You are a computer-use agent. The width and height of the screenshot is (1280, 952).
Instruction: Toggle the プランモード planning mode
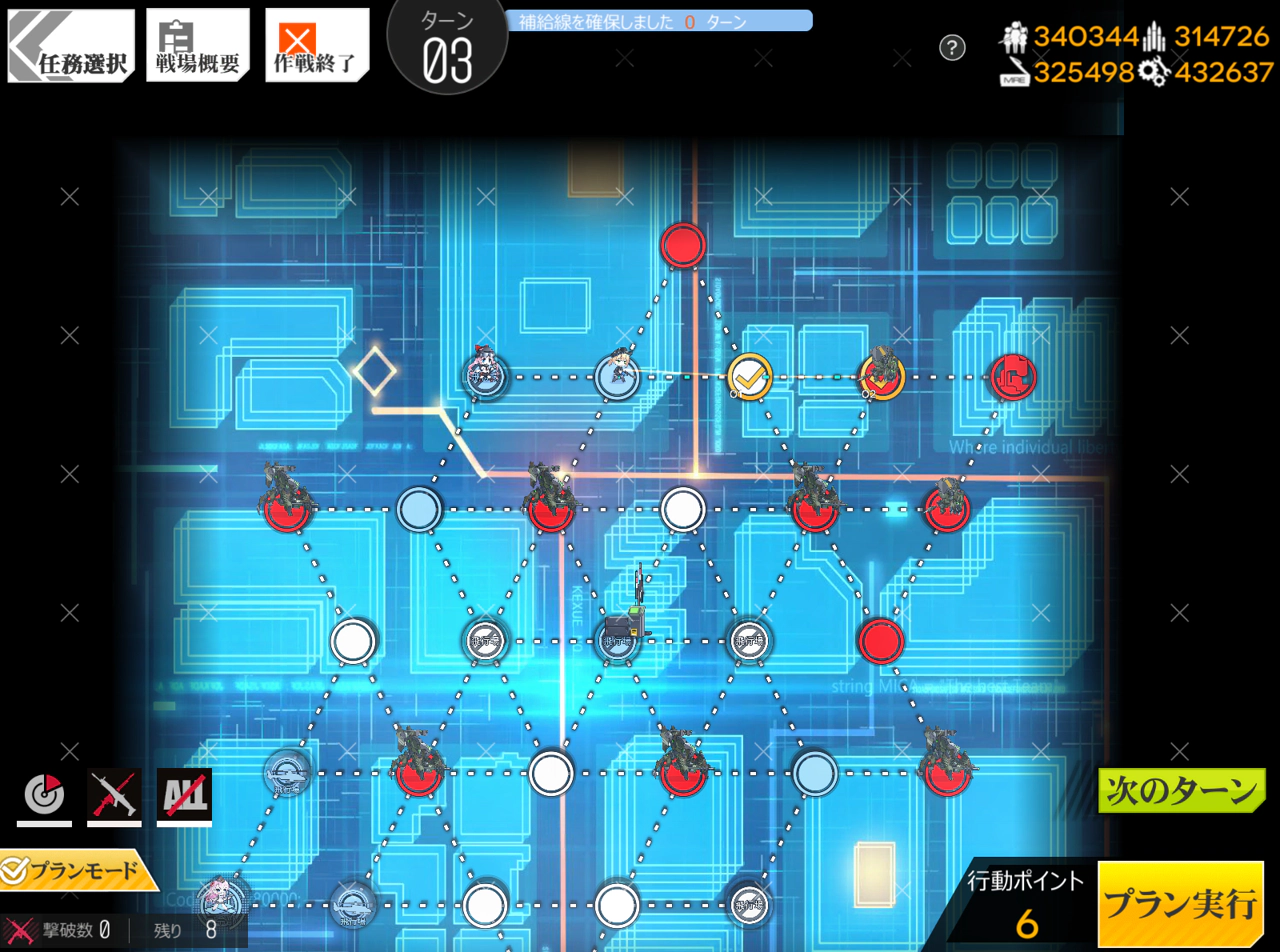coord(78,871)
